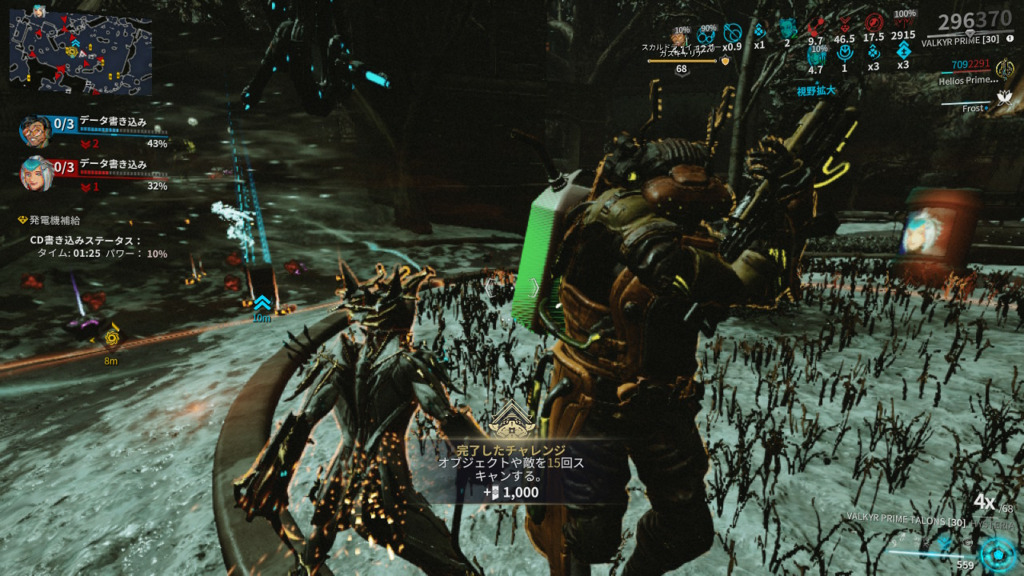Click the teal face buff icon showing 2
The height and width of the screenshot is (576, 1024).
point(787,29)
